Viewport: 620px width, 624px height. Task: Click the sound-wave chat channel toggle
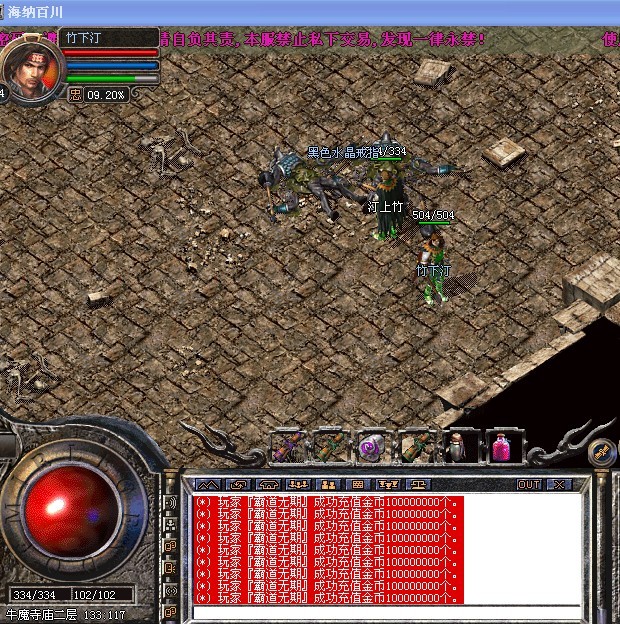[170, 501]
